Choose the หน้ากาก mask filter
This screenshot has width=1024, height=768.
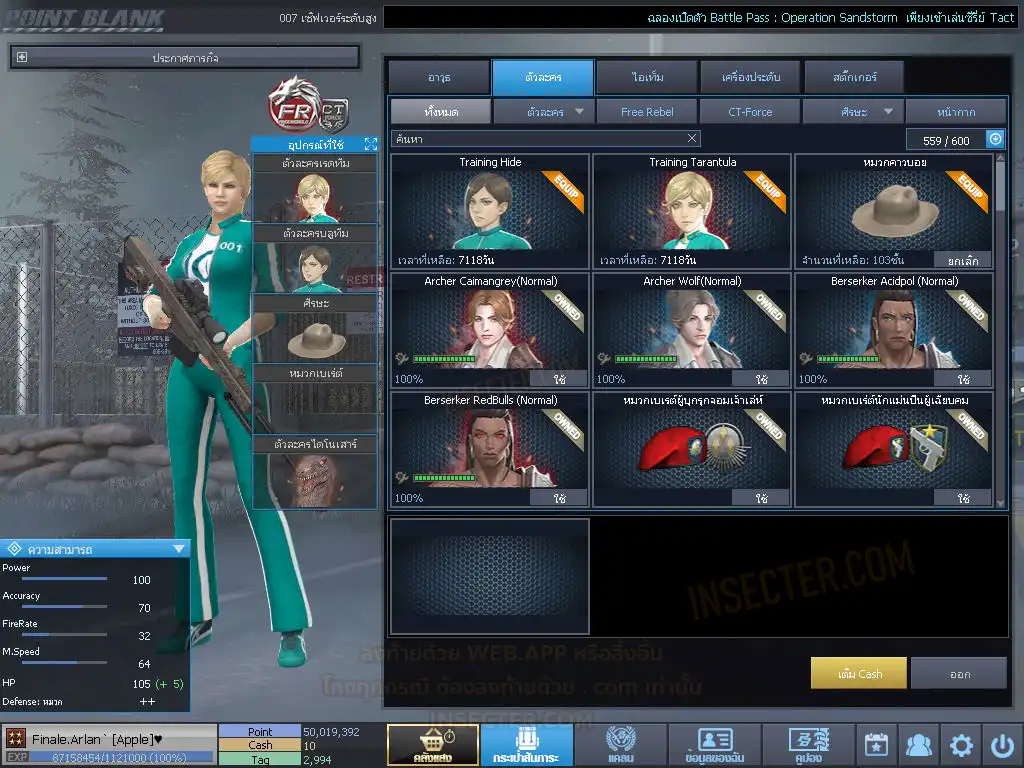[956, 112]
